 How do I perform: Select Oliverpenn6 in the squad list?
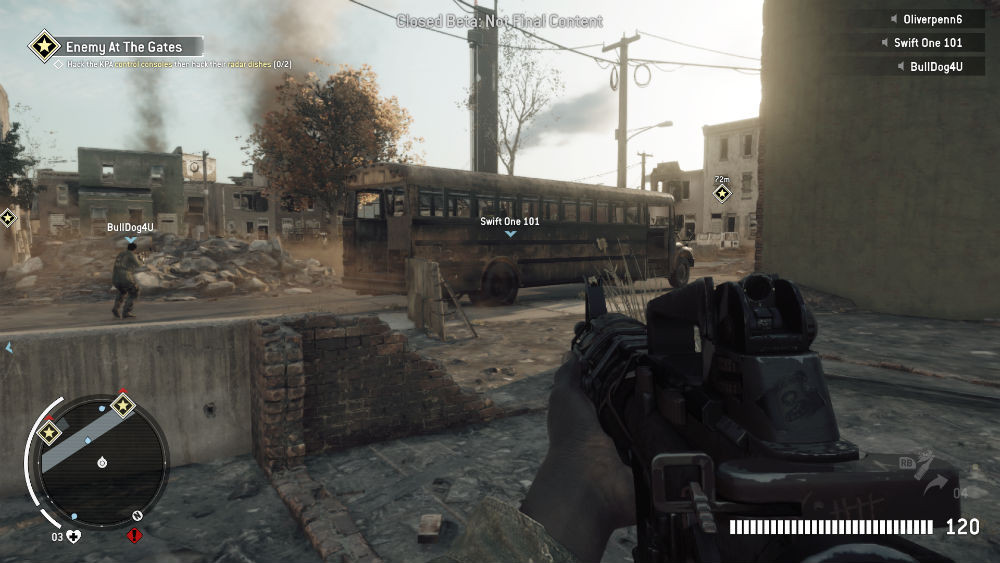pyautogui.click(x=922, y=19)
